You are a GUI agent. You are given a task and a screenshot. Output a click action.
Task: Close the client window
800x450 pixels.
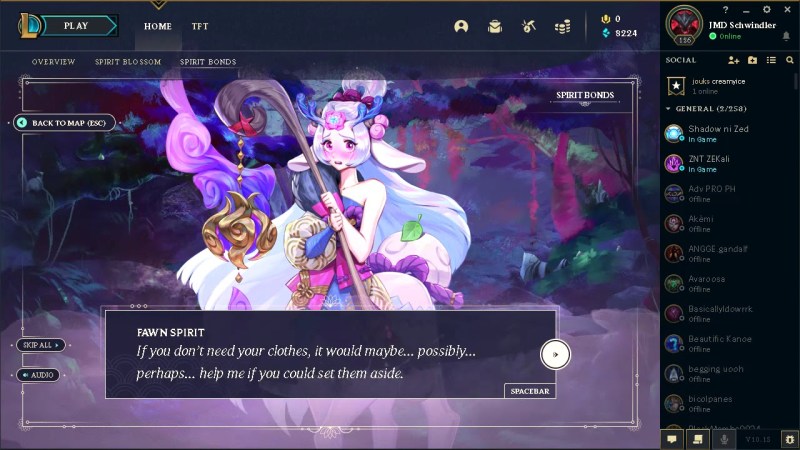[x=788, y=9]
